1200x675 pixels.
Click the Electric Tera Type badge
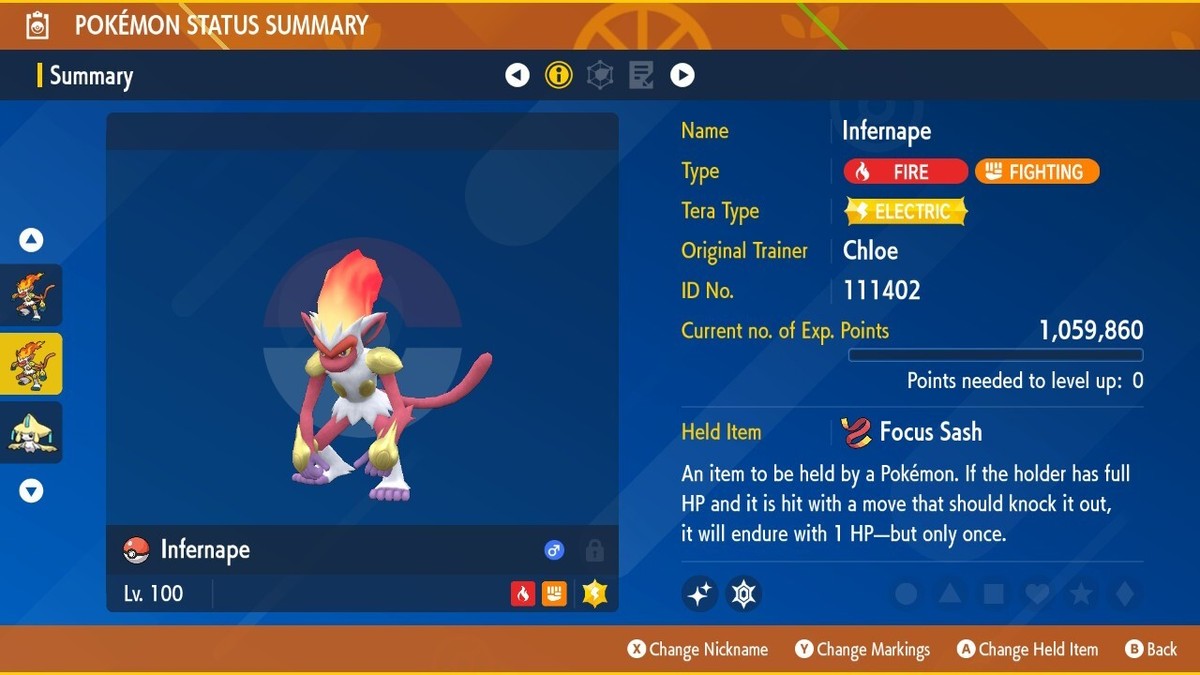(x=906, y=212)
